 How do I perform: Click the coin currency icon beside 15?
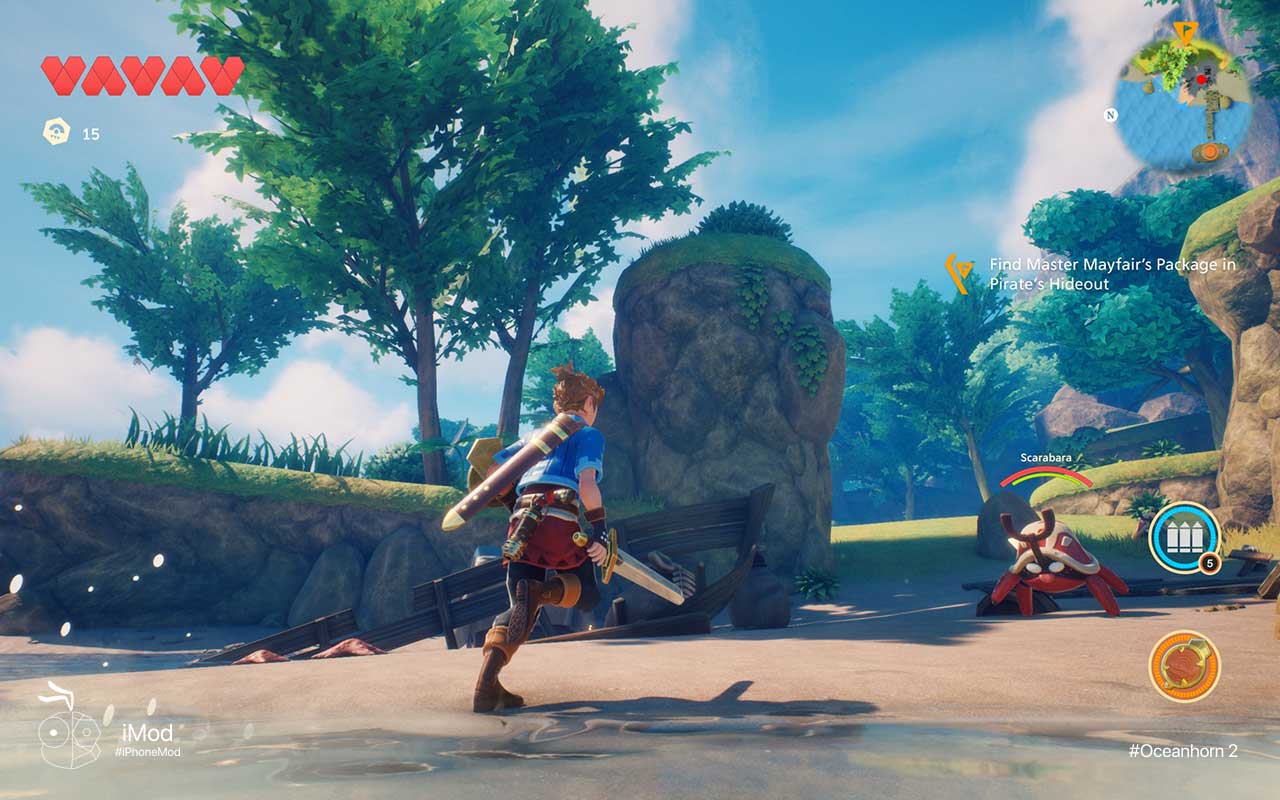coord(55,129)
